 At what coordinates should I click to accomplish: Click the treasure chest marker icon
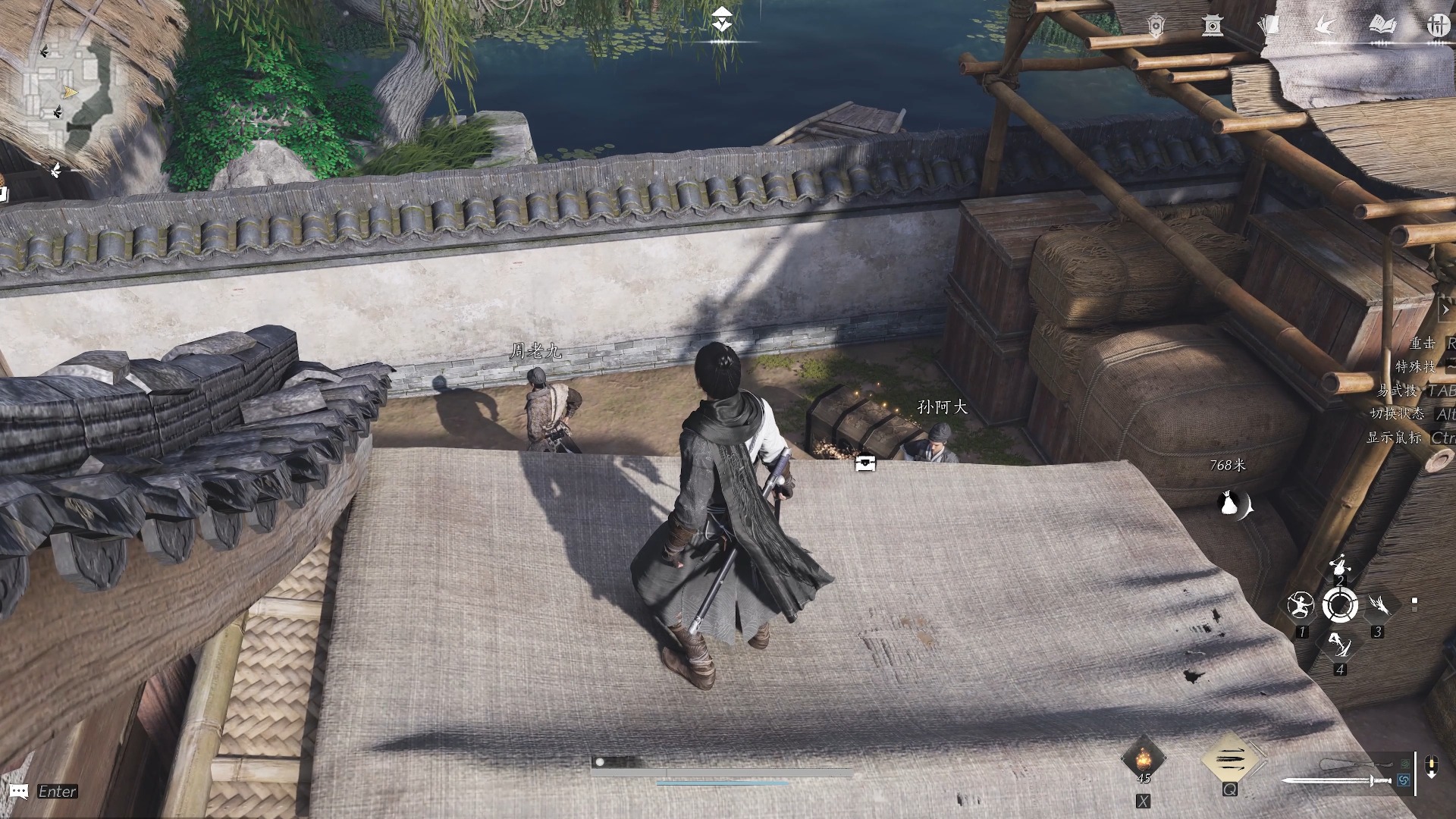click(x=865, y=463)
